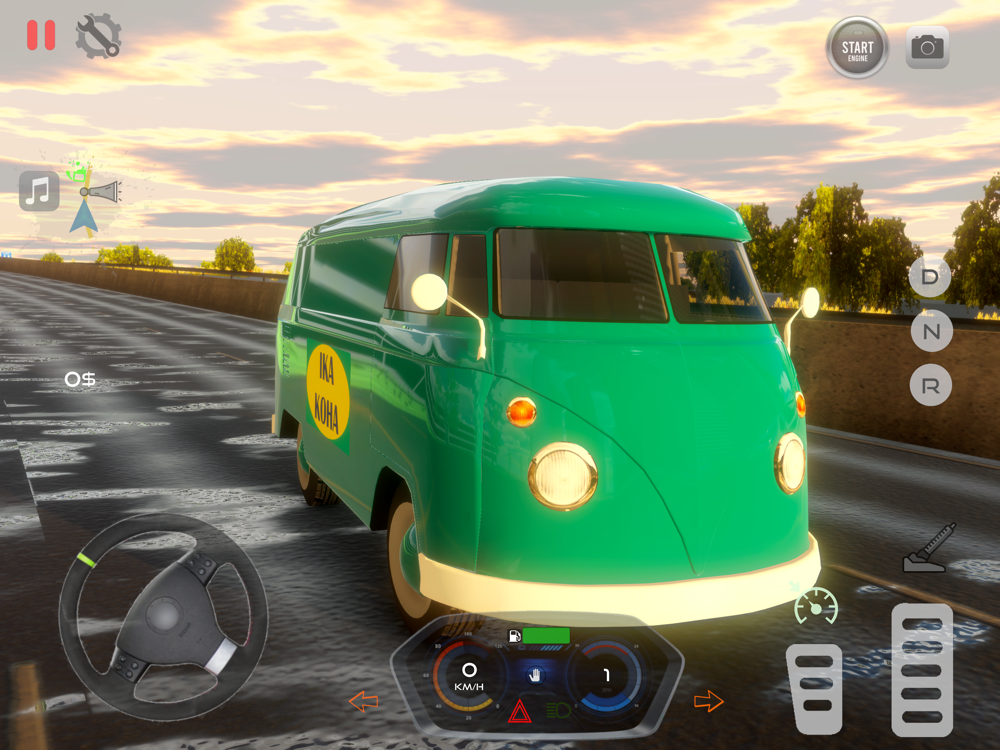Toggle the red hazard lights triangle
The image size is (1000, 750).
point(520,711)
